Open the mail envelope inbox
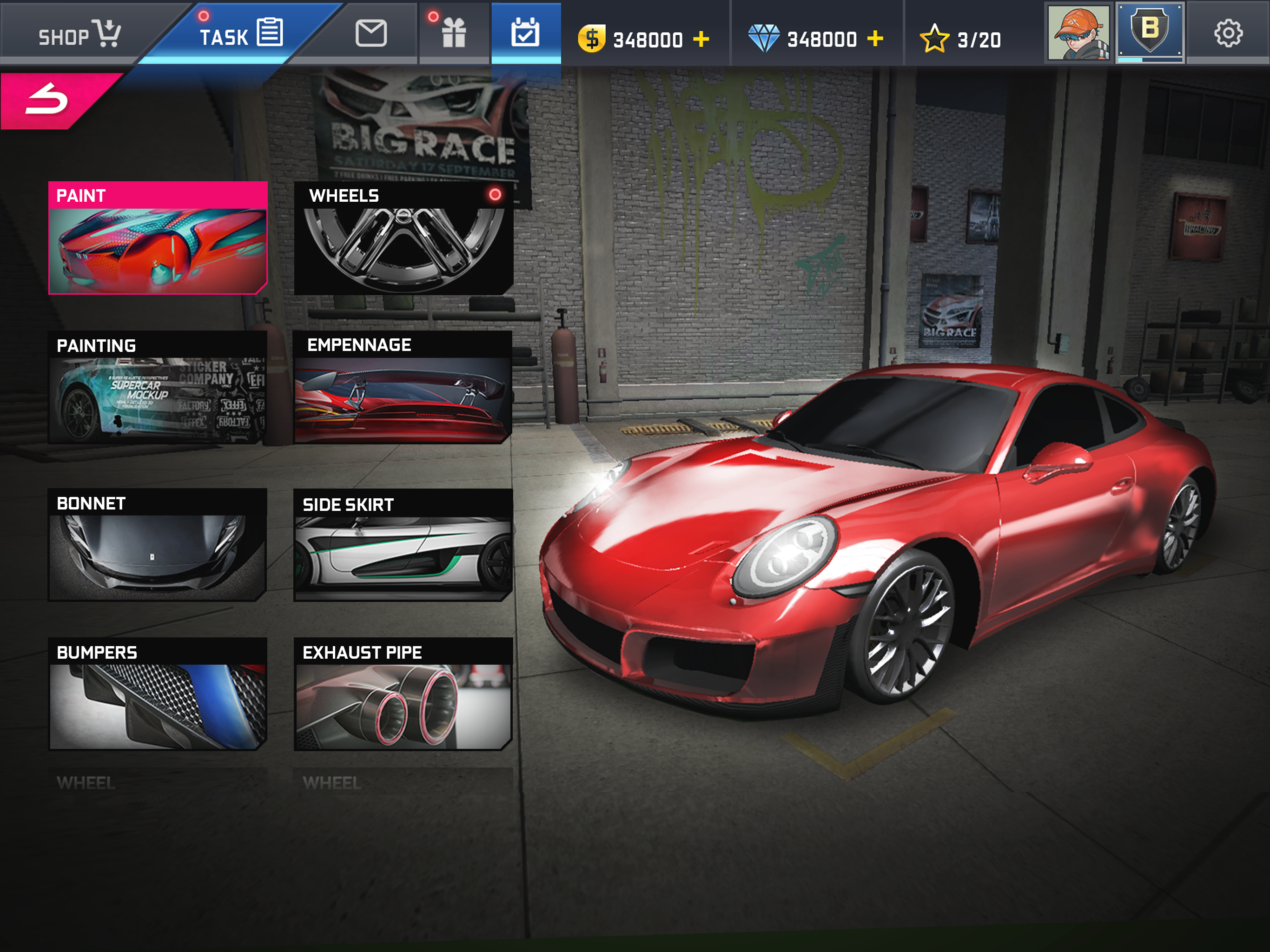The height and width of the screenshot is (952, 1270). (x=371, y=33)
